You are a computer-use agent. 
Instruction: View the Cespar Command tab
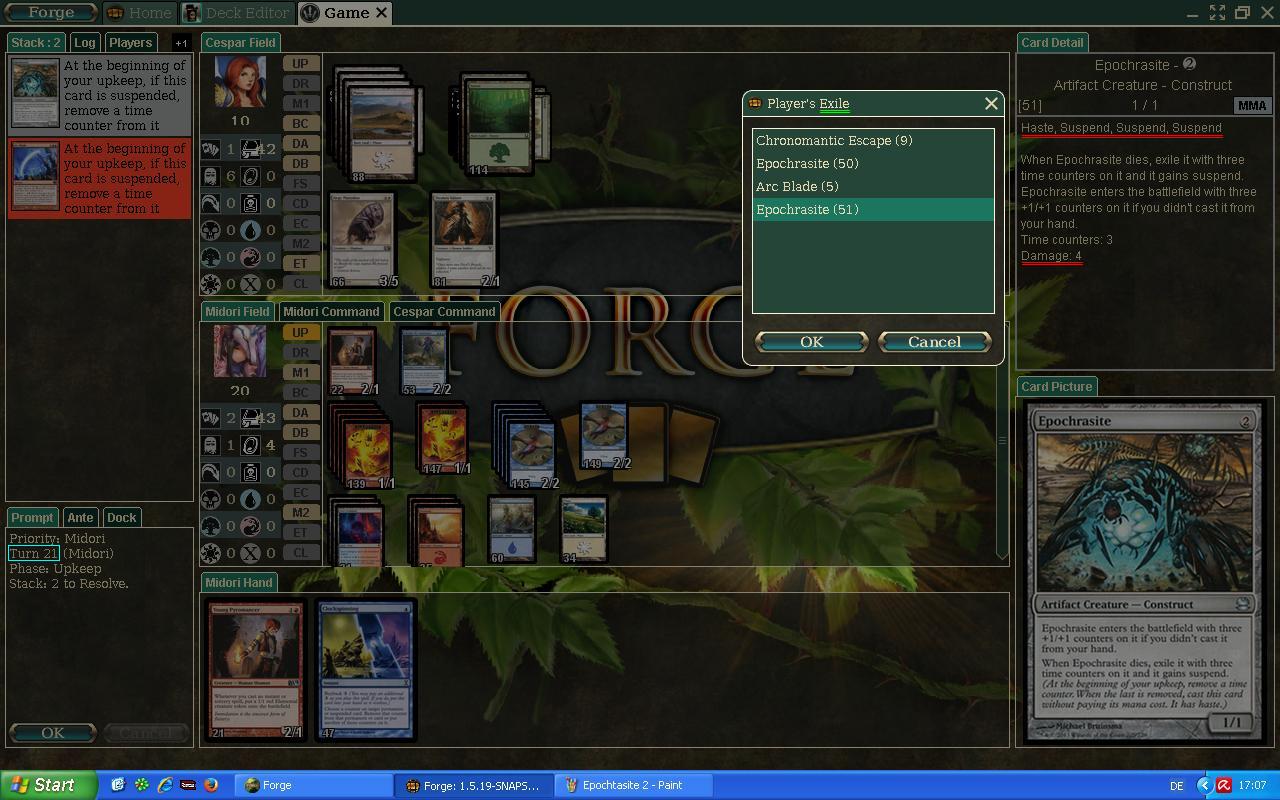444,311
